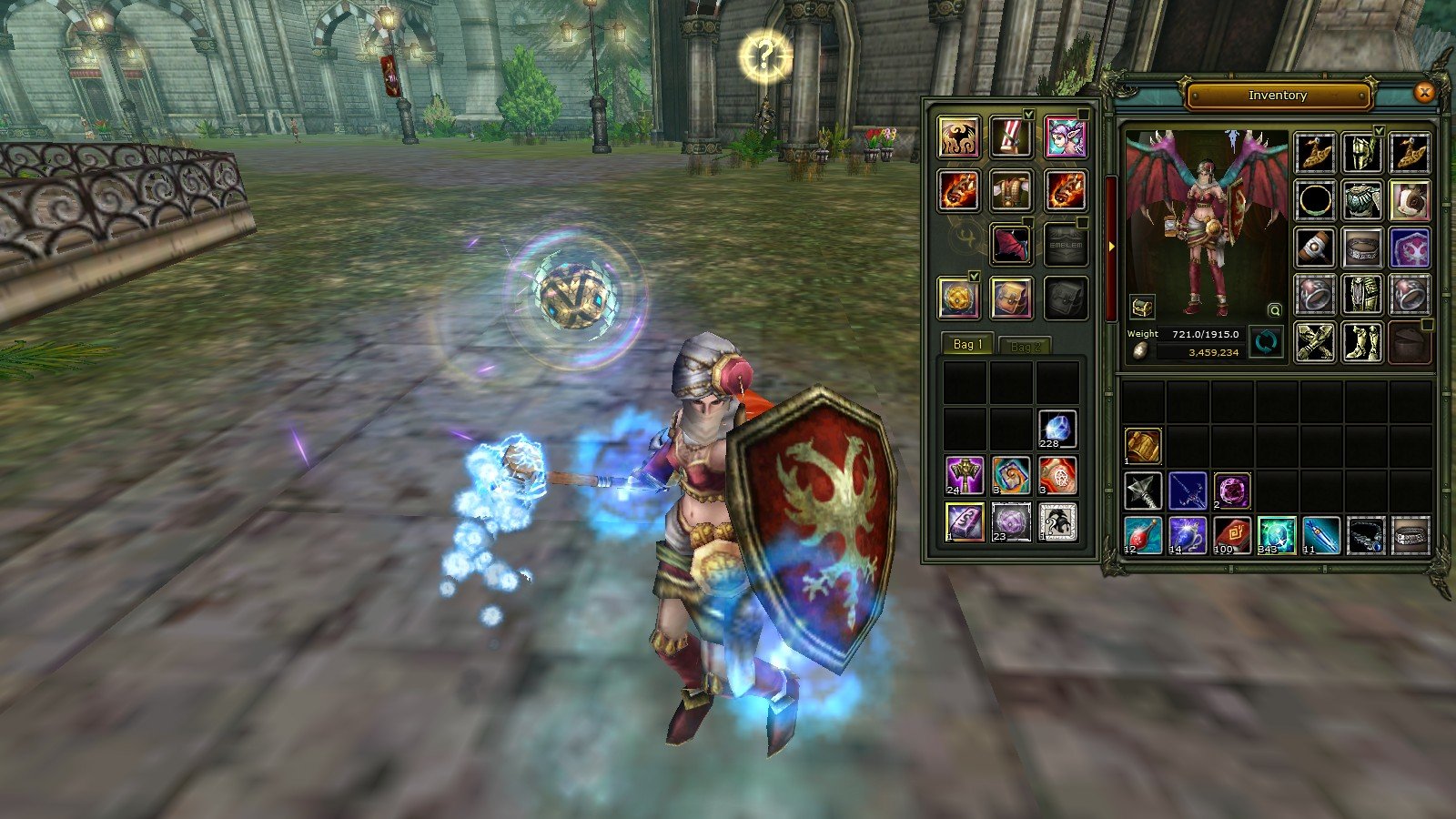Image resolution: width=1456 pixels, height=819 pixels.
Task: Click the magnifying glass preview button
Action: coord(1274,310)
